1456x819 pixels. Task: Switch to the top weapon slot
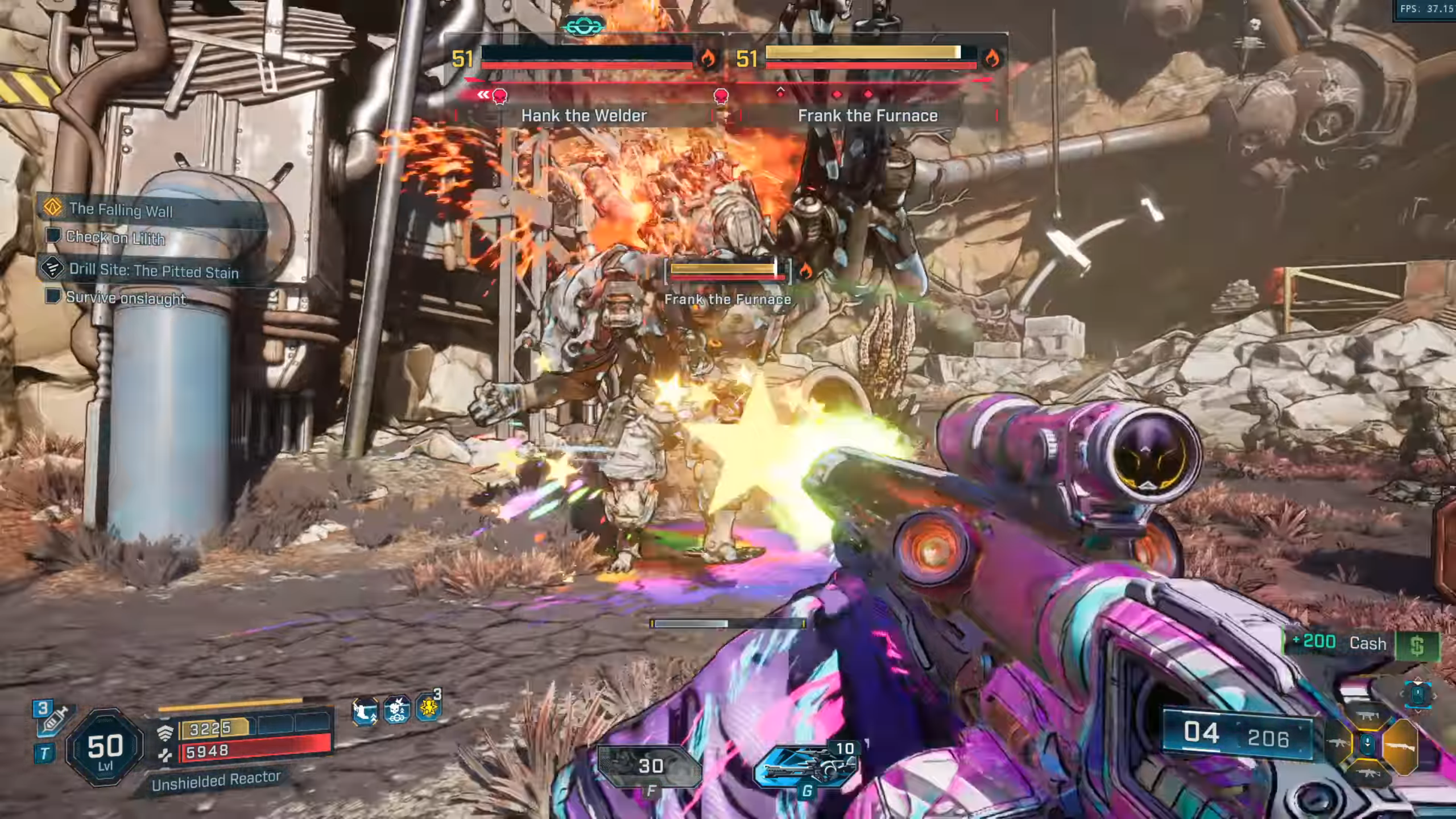[1367, 716]
